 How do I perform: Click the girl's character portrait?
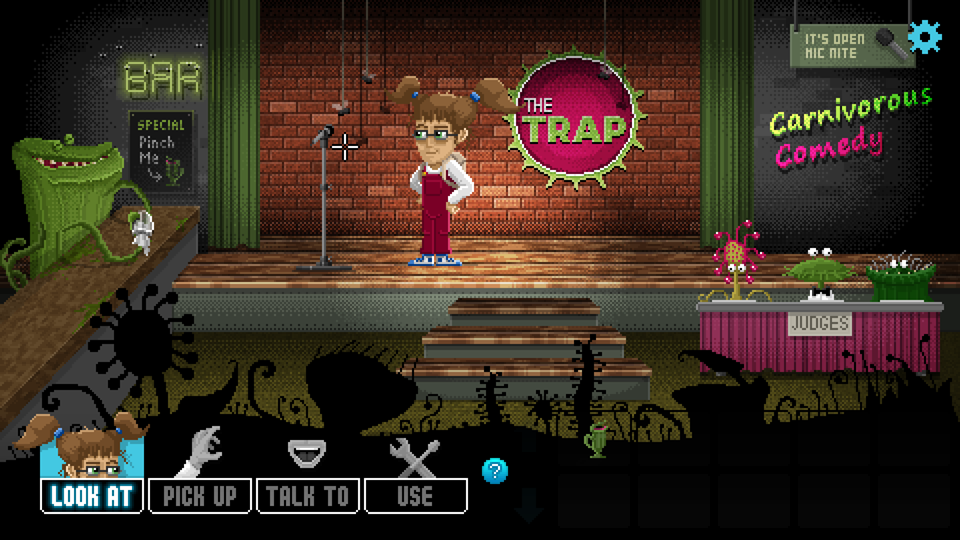92,447
